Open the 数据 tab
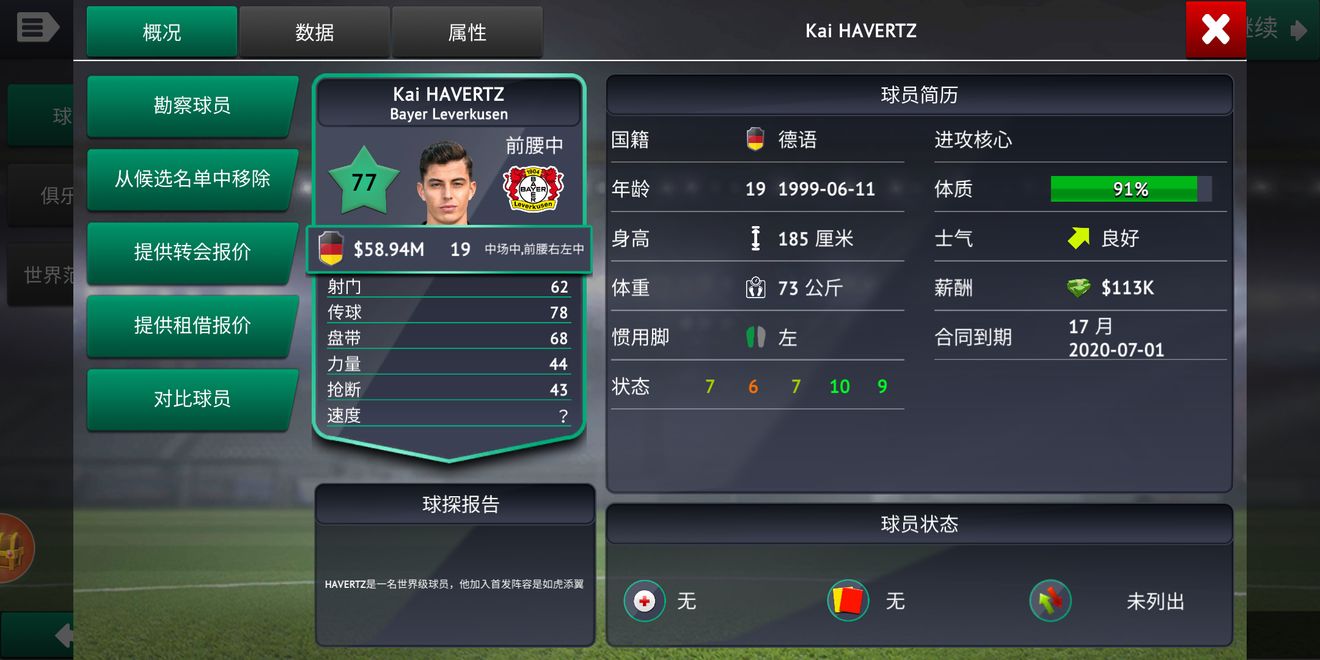 pyautogui.click(x=314, y=32)
